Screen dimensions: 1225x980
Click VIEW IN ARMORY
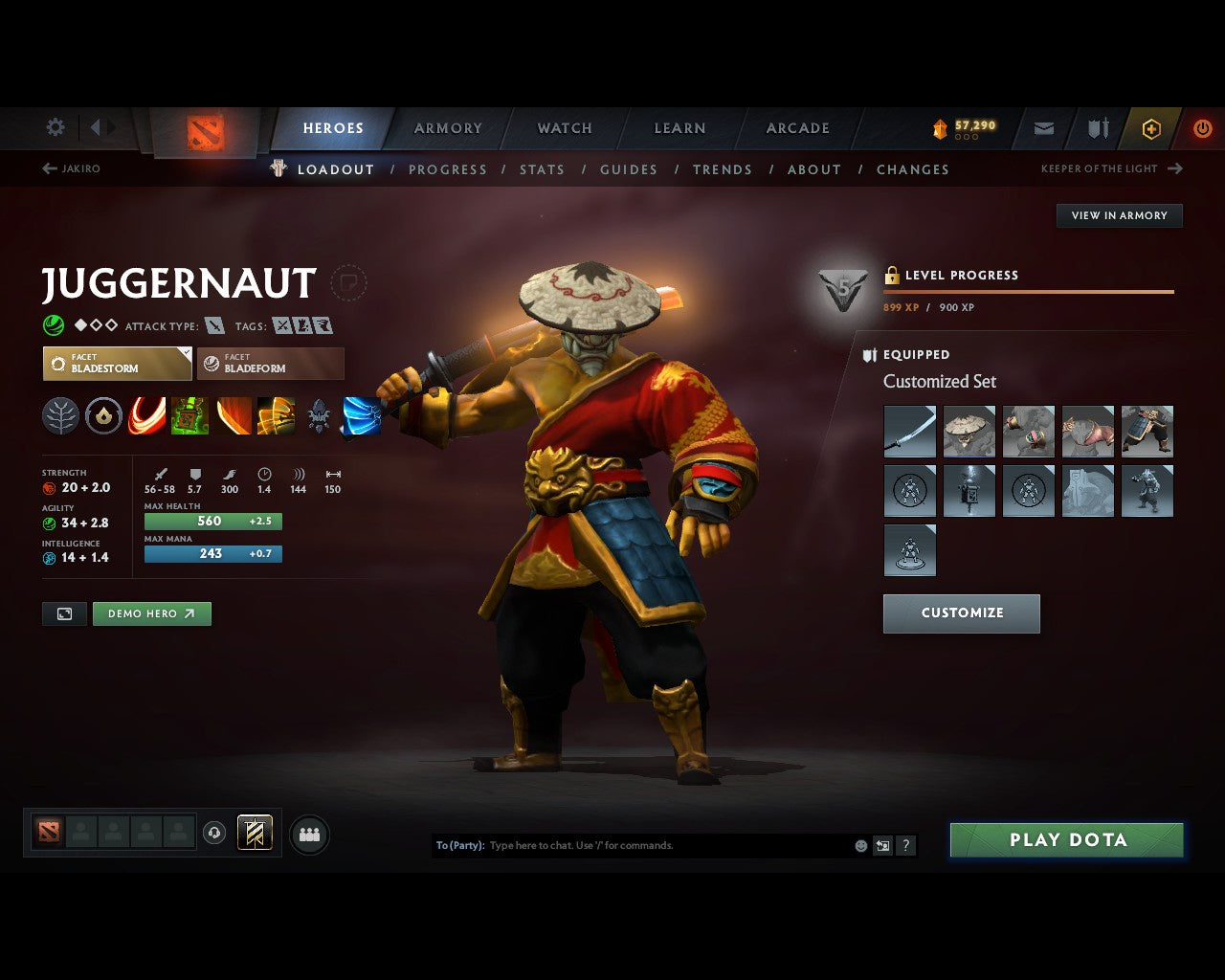(x=1119, y=215)
